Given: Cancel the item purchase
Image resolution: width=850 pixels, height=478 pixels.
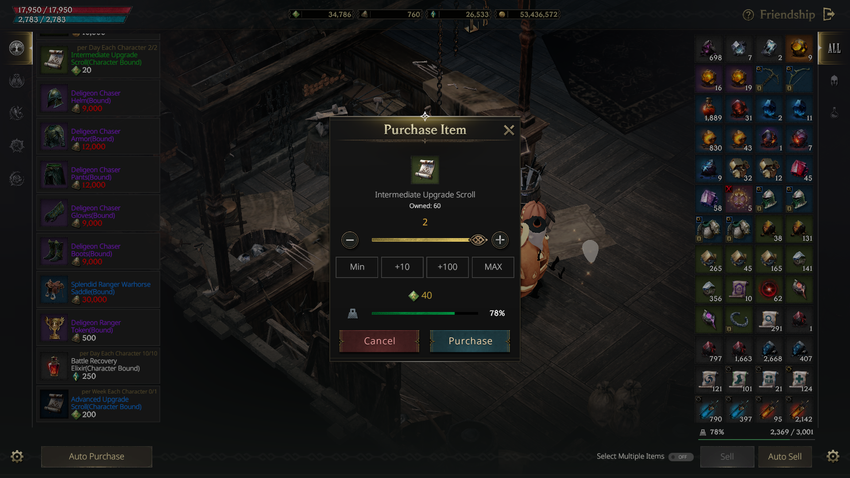Looking at the screenshot, I should coord(379,341).
